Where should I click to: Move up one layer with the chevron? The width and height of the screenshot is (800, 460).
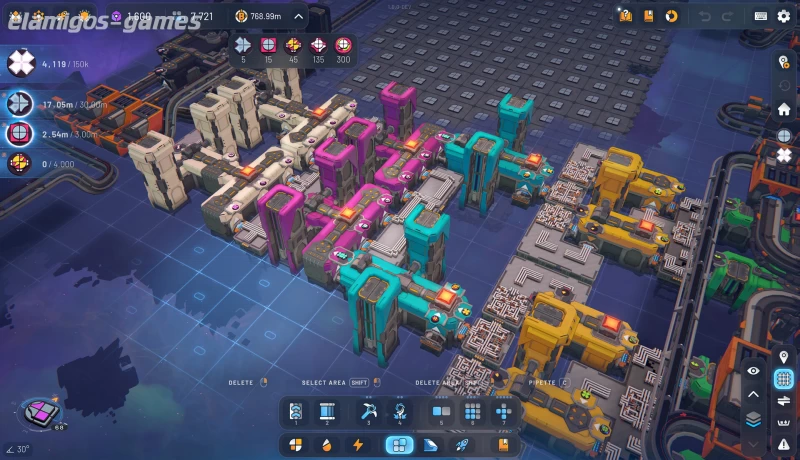754,394
